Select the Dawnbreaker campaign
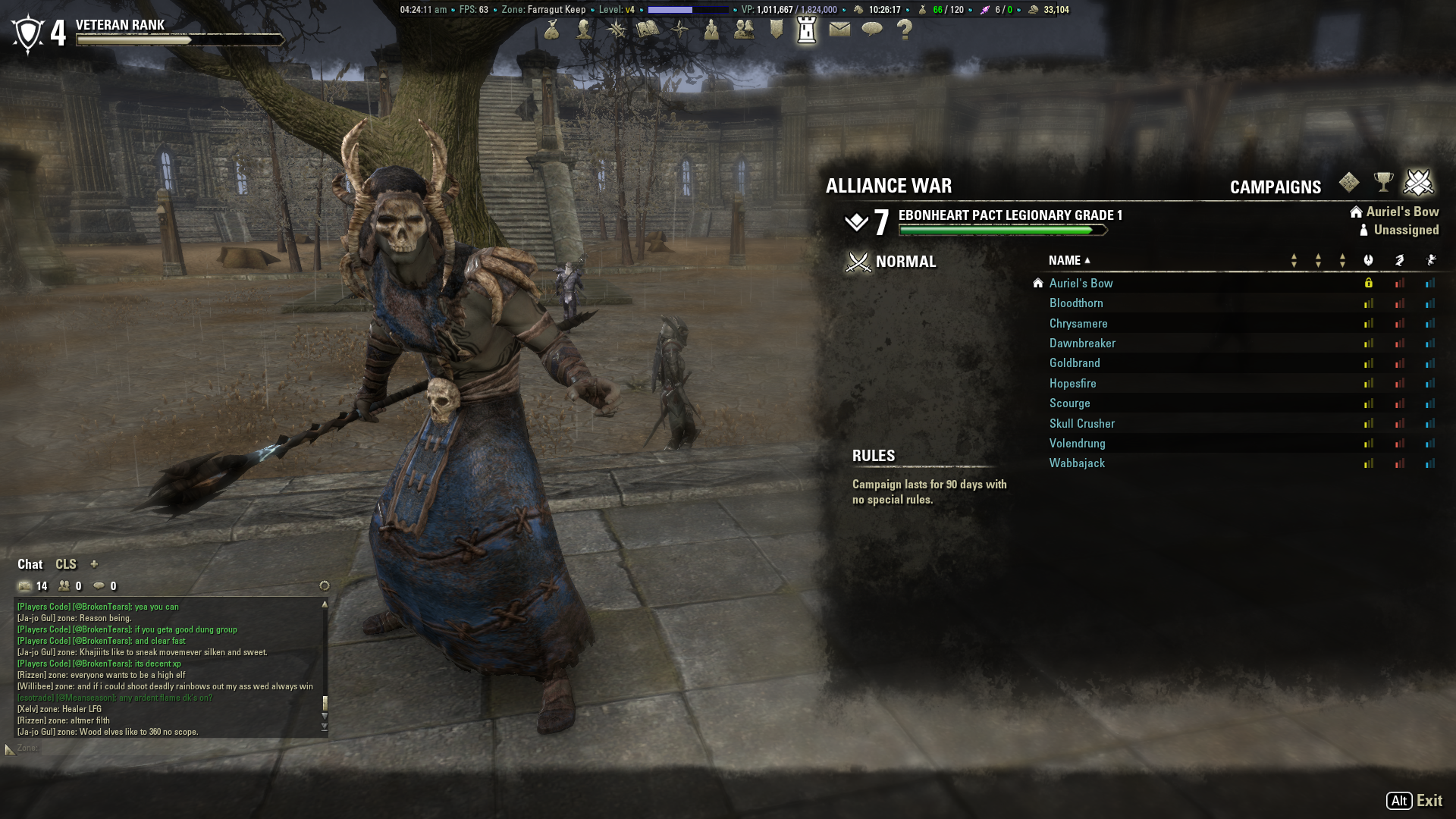 1082,344
